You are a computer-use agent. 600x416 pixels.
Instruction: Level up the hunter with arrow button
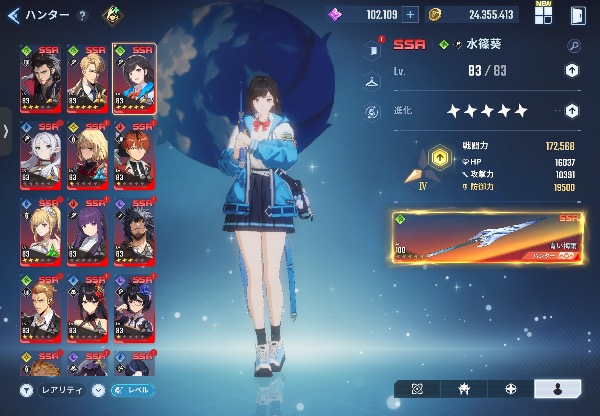pos(571,70)
